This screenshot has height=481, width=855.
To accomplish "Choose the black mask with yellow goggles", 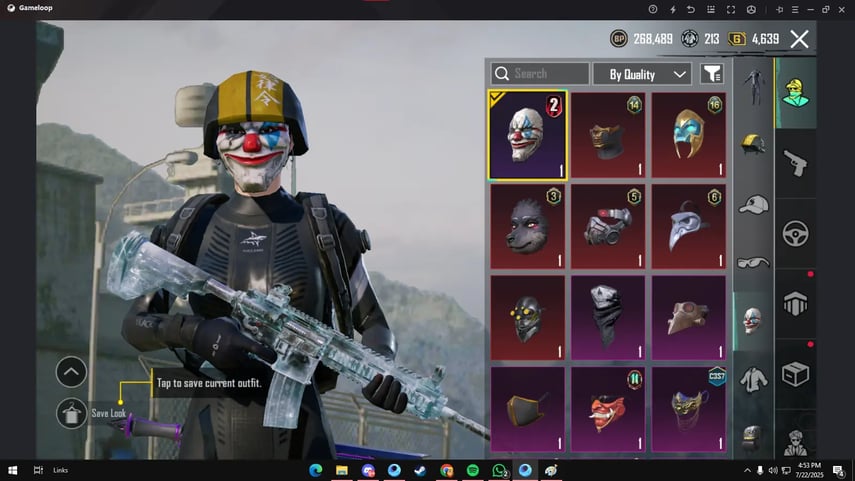I will tap(528, 317).
